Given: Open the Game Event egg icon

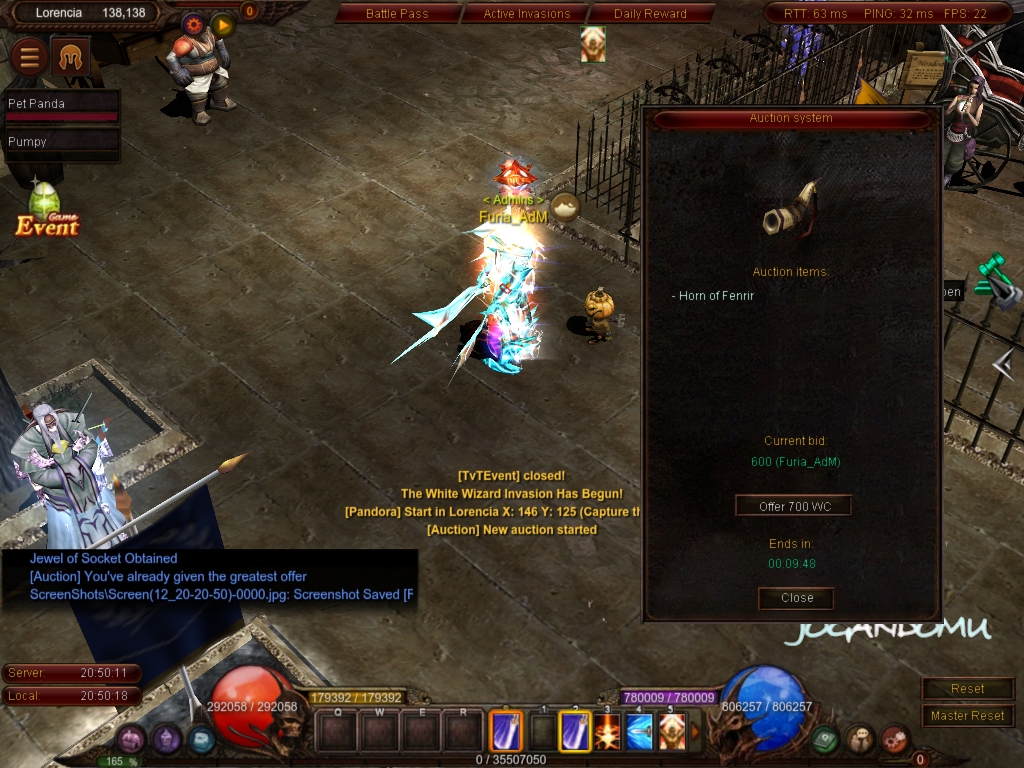Looking at the screenshot, I should [x=45, y=205].
